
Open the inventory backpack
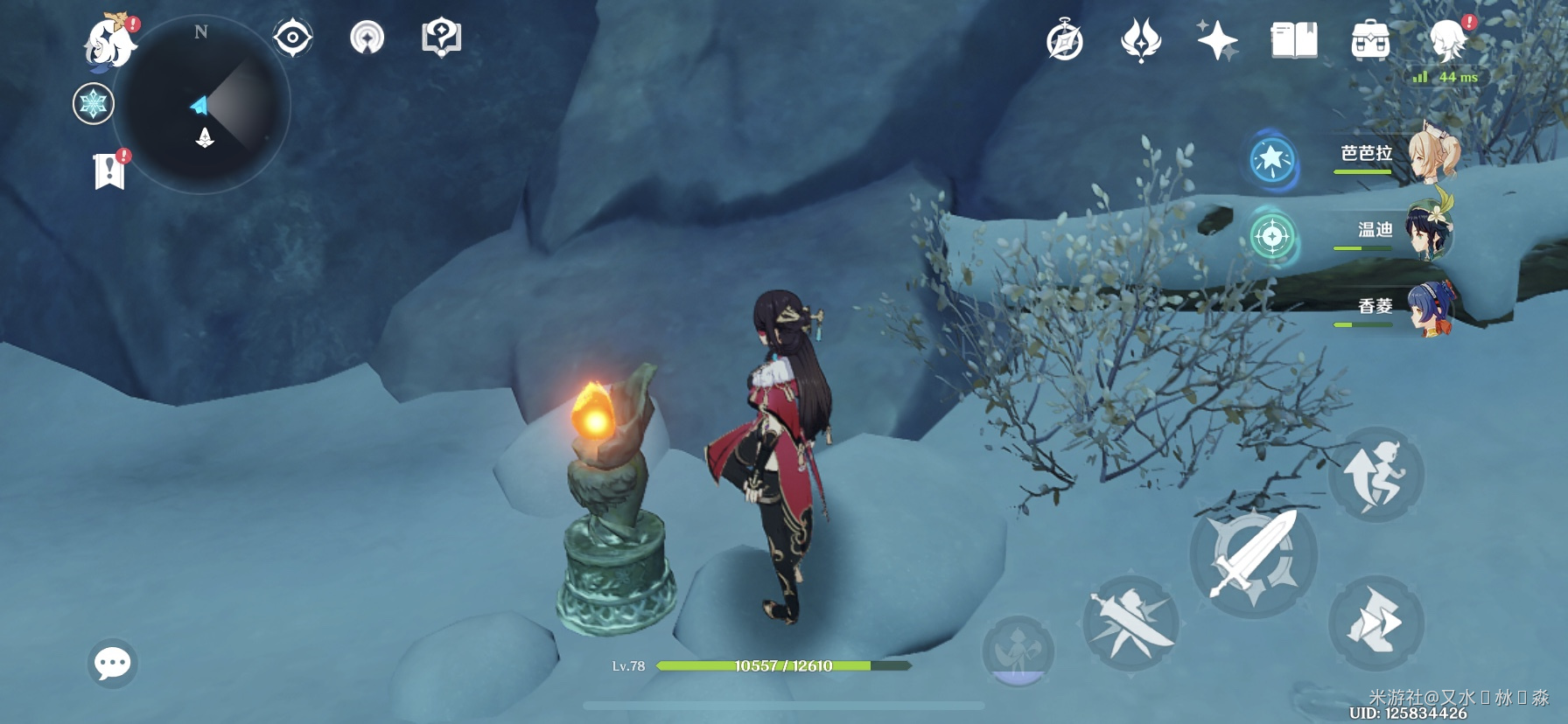tap(1370, 41)
